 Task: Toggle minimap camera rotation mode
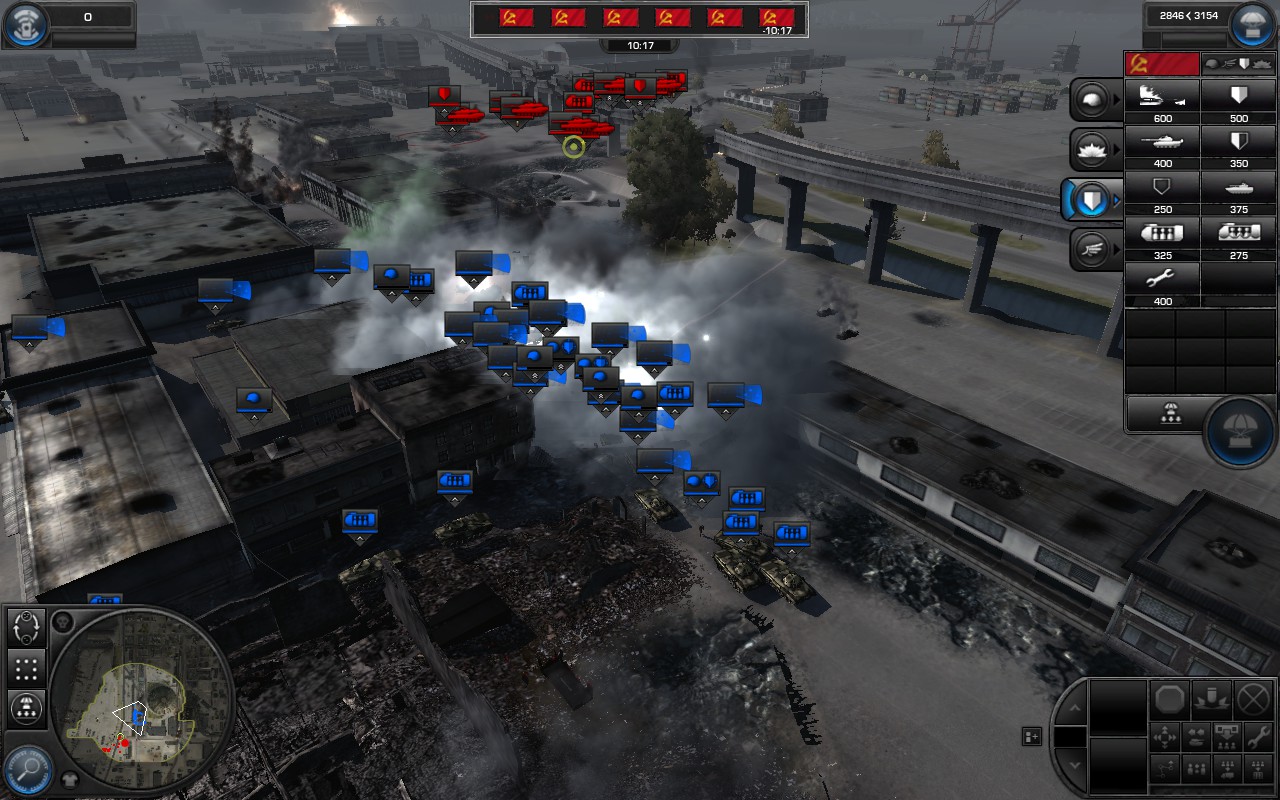[26, 627]
